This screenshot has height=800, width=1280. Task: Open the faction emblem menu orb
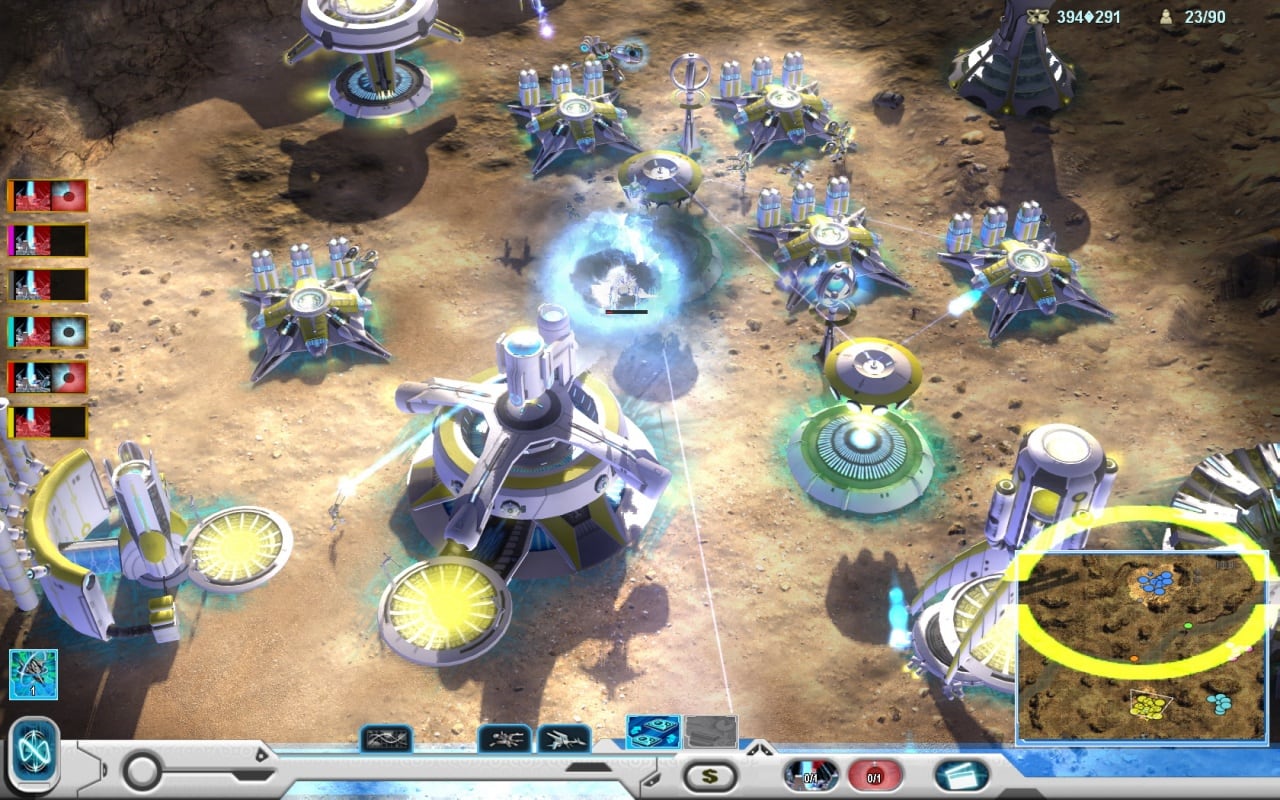pyautogui.click(x=34, y=757)
